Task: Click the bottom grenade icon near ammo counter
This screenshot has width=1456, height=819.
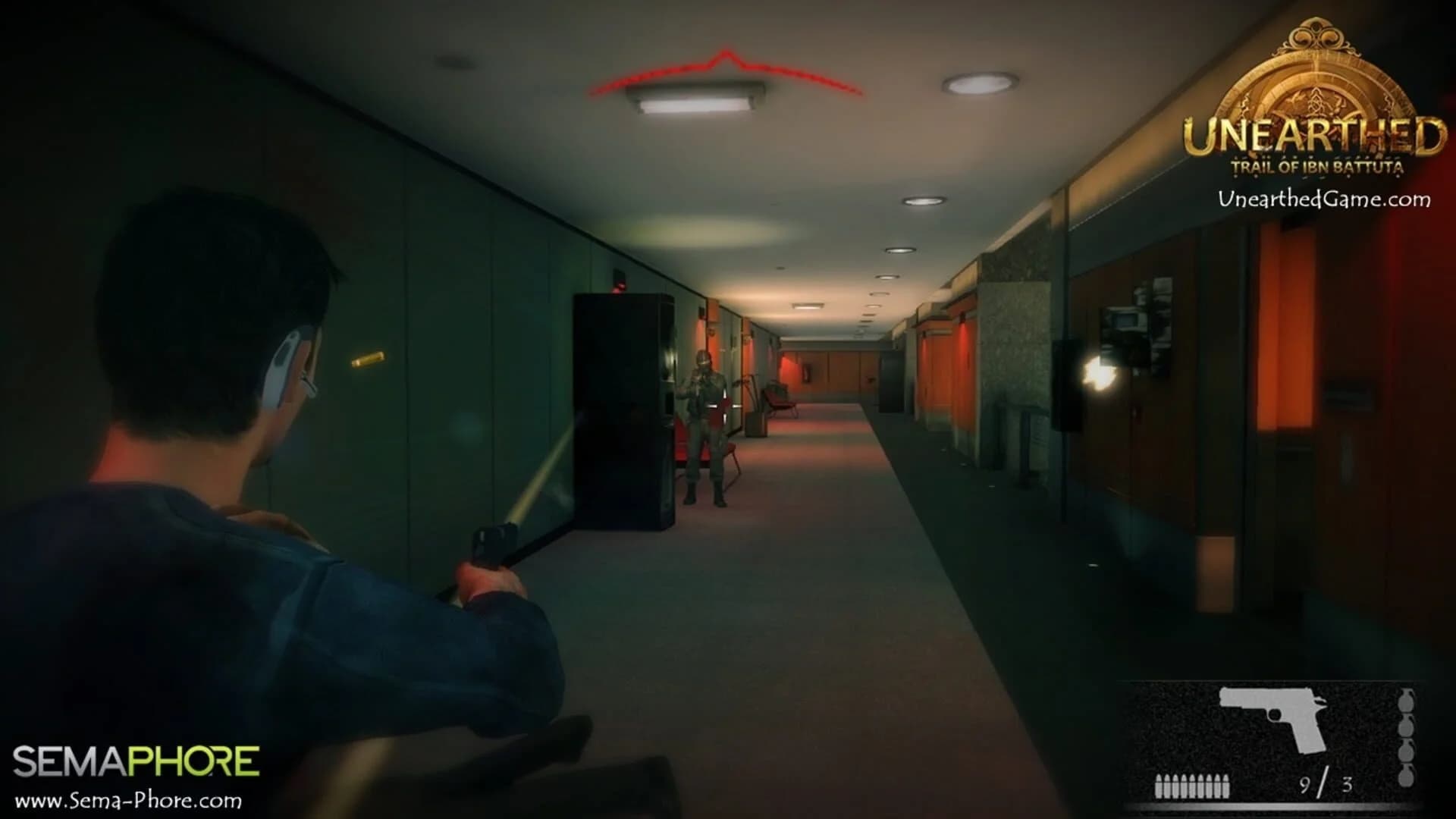Action: tap(1406, 778)
